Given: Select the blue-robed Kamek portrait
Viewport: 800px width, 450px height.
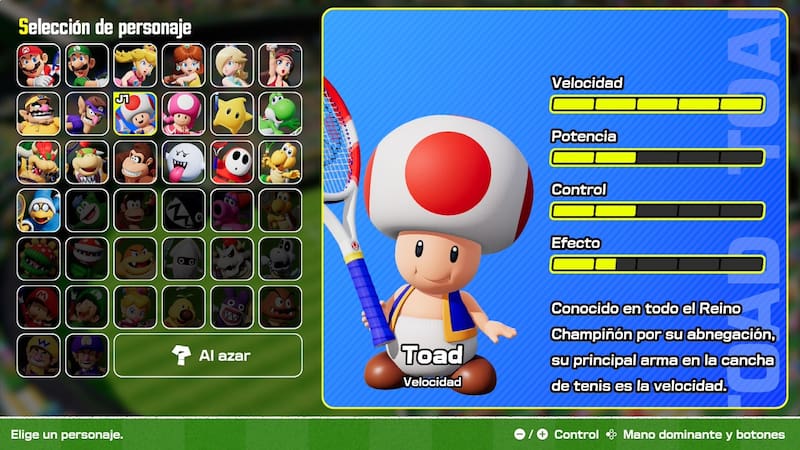Looking at the screenshot, I should point(38,210).
